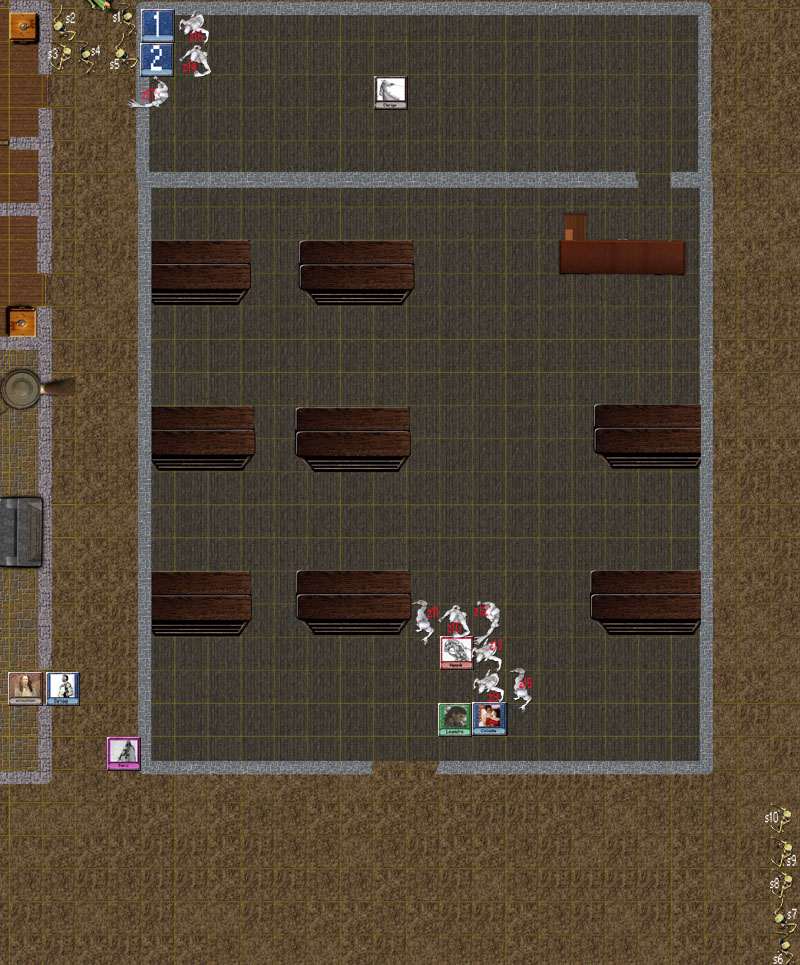Select the blue-framed token with red-dressed figure
The height and width of the screenshot is (965, 800).
click(489, 719)
